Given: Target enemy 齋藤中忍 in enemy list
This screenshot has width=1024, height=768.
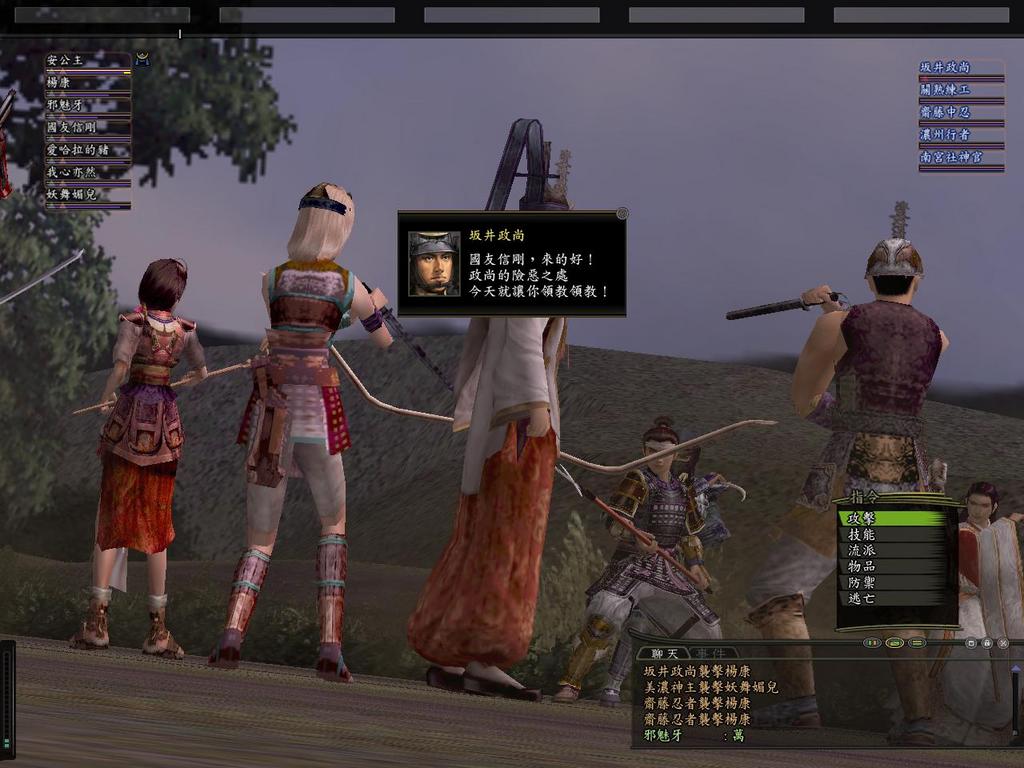Looking at the screenshot, I should click(x=960, y=112).
